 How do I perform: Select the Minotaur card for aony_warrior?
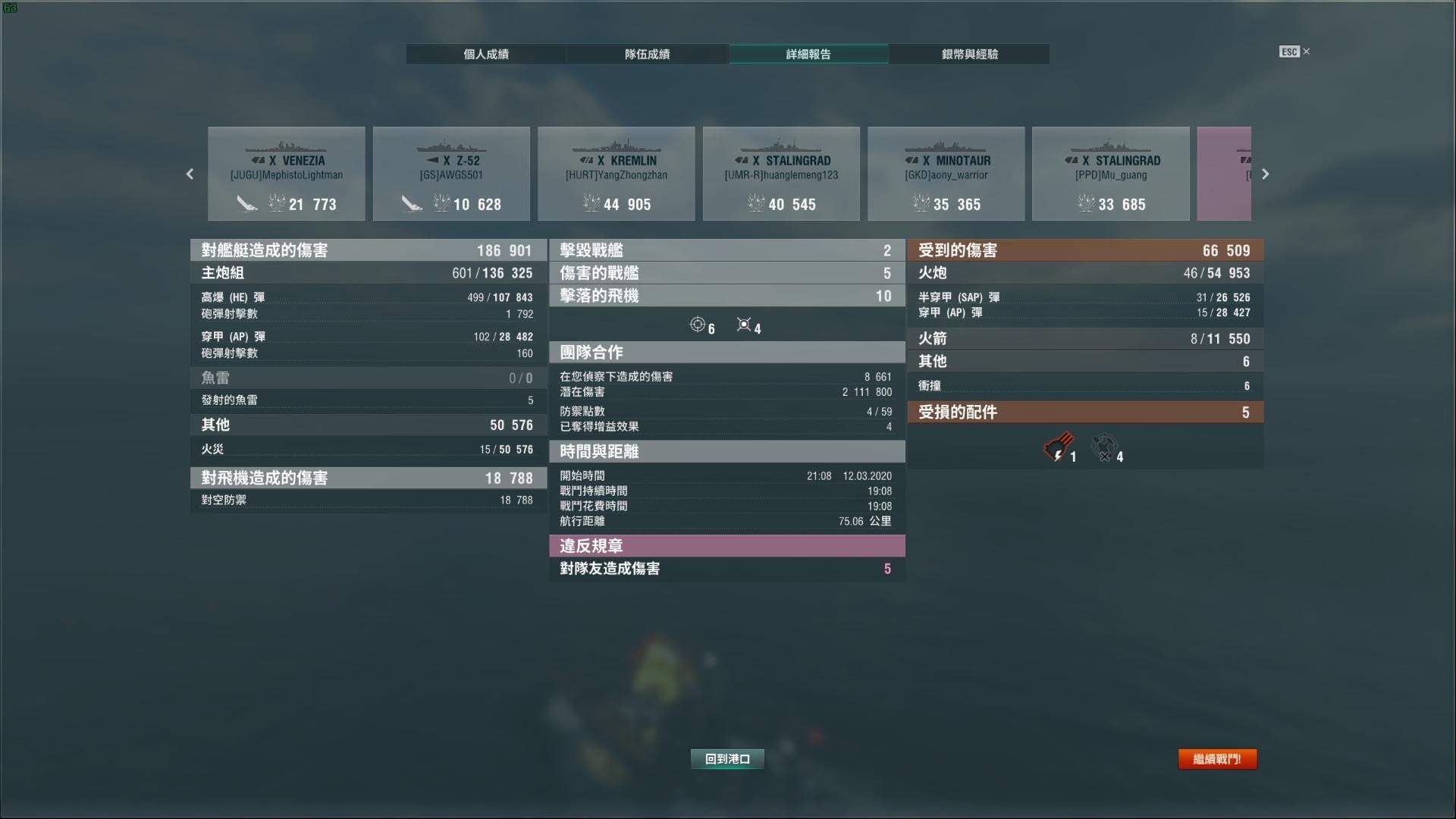(x=946, y=173)
